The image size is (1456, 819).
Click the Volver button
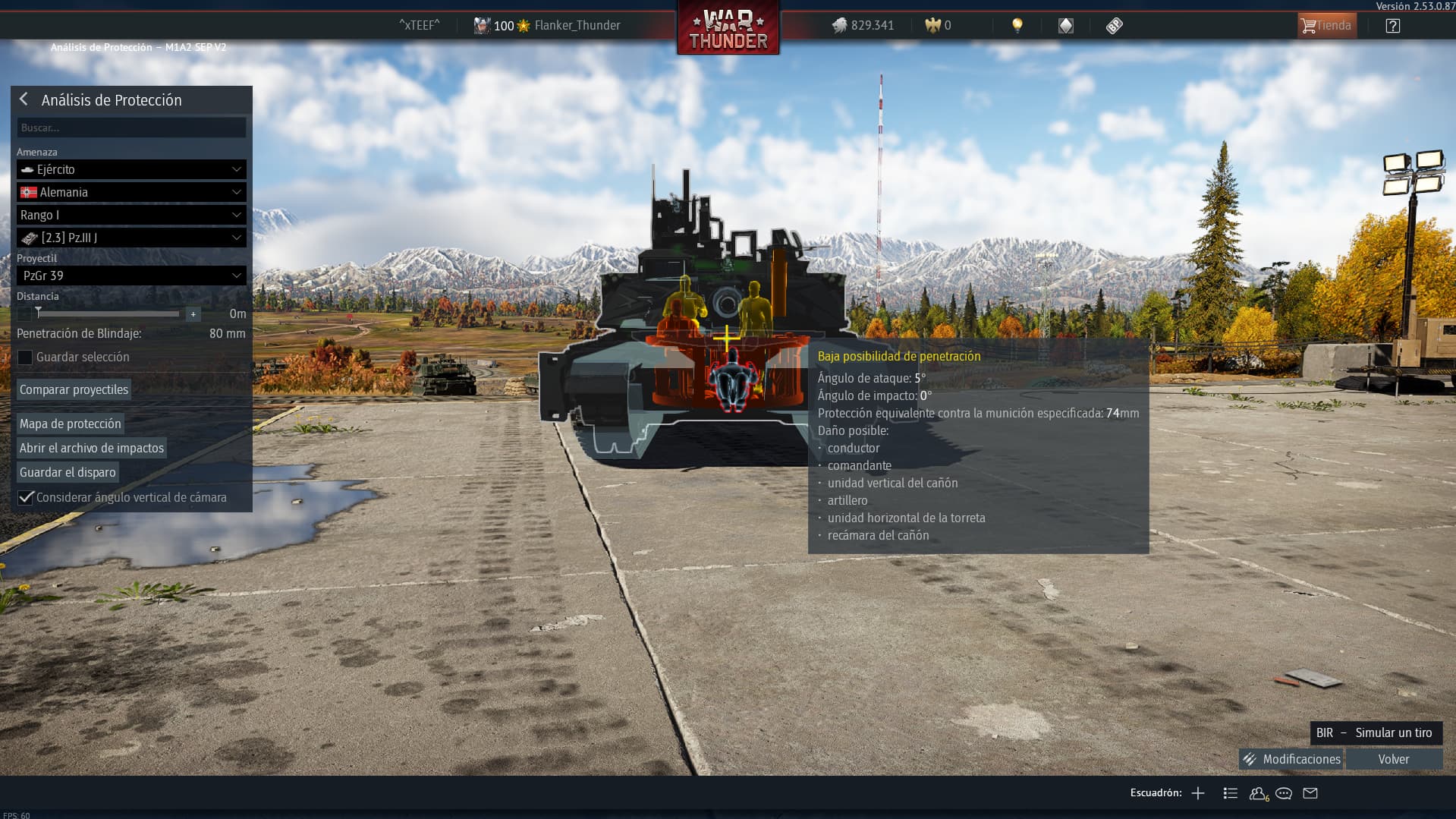(x=1394, y=759)
